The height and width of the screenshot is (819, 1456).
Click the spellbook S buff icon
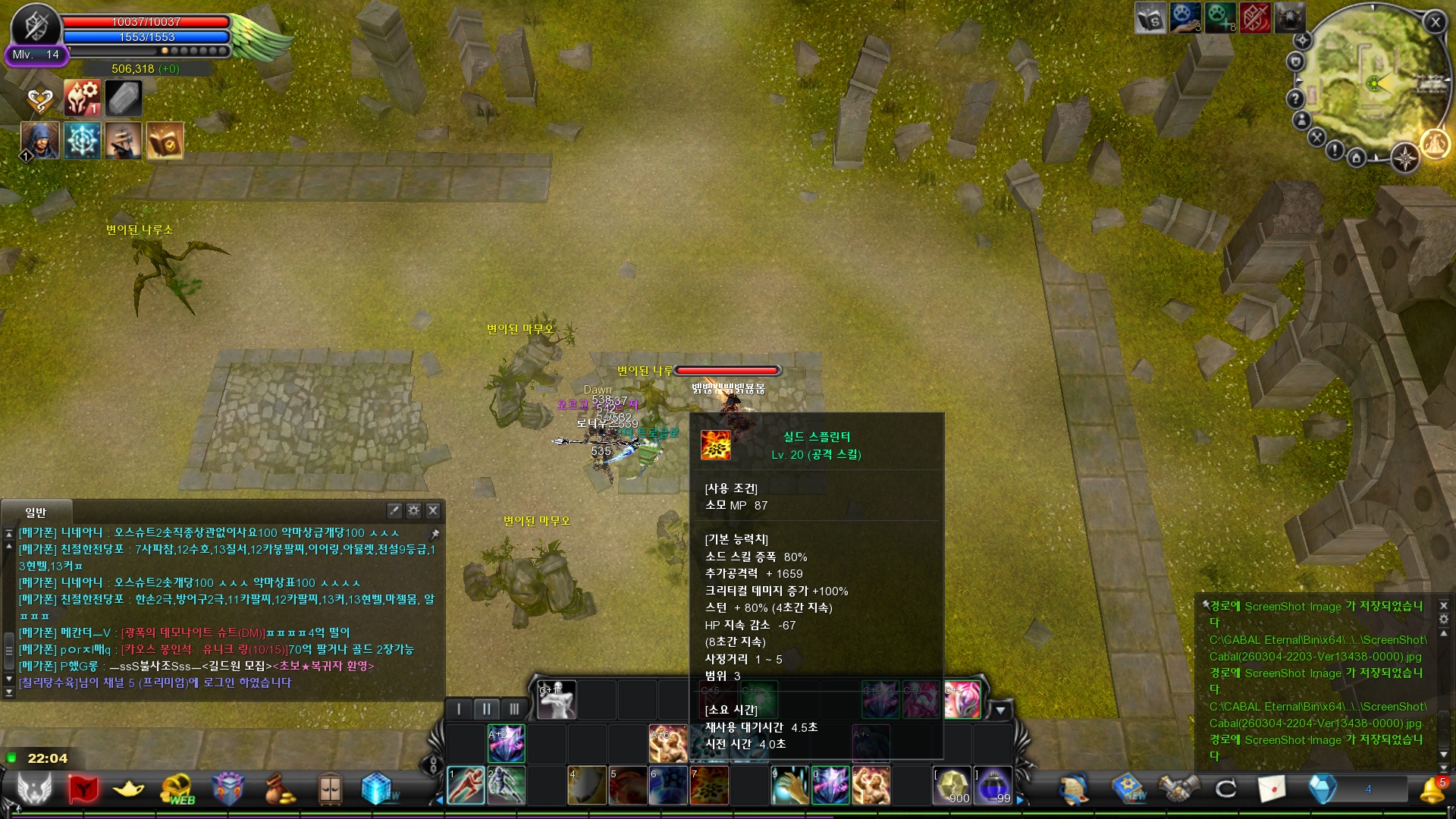pyautogui.click(x=1150, y=18)
